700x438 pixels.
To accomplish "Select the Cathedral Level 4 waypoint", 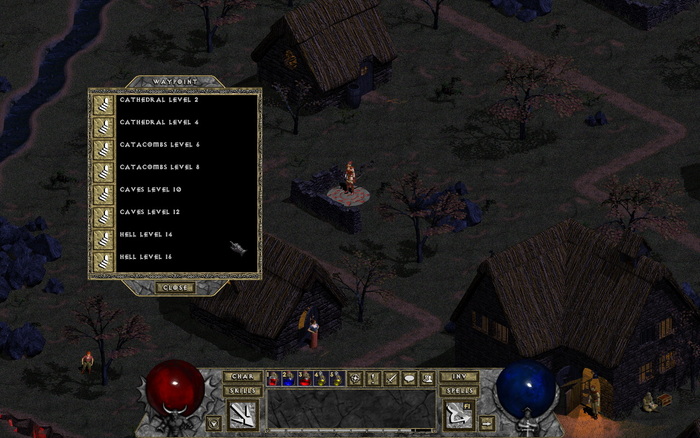I will pos(159,123).
